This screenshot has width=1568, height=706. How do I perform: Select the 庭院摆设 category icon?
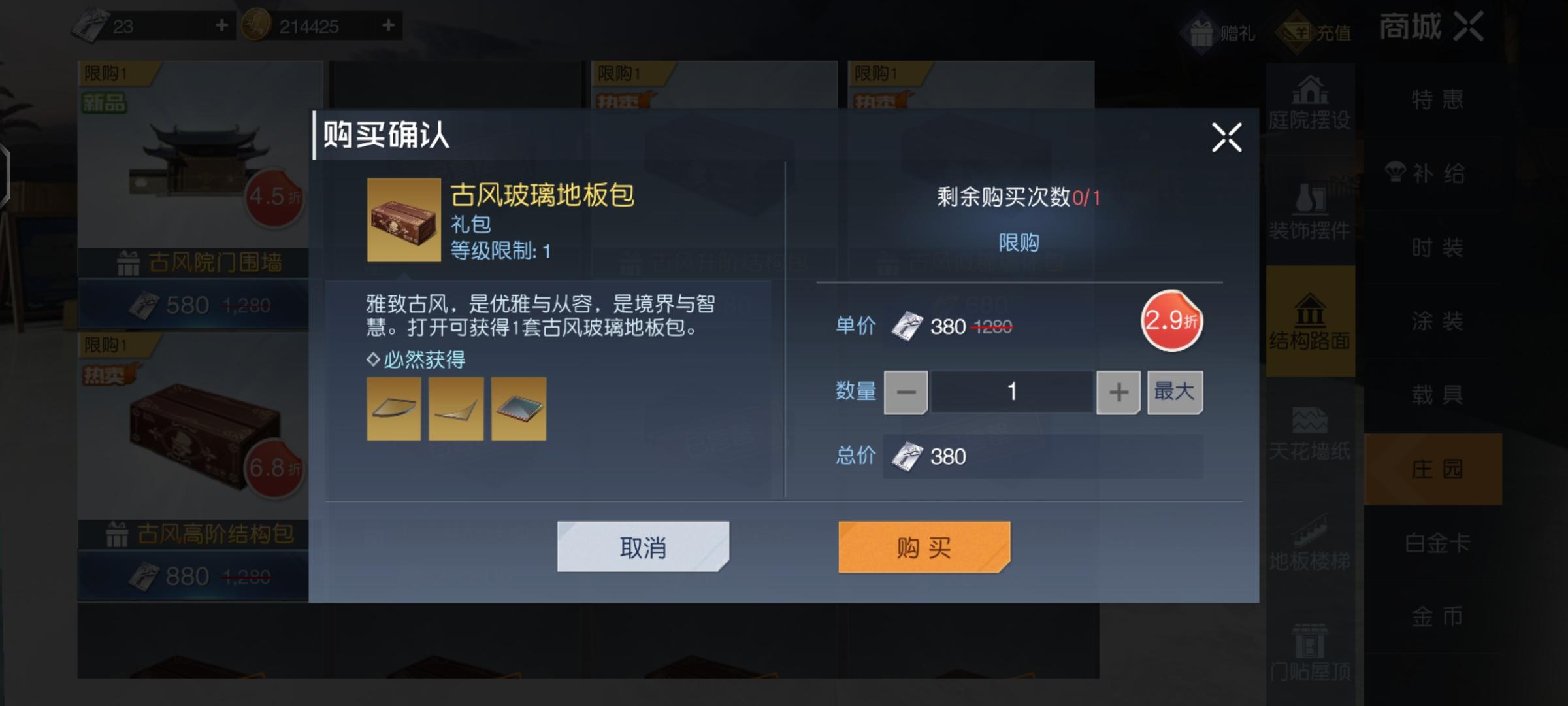click(x=1310, y=105)
